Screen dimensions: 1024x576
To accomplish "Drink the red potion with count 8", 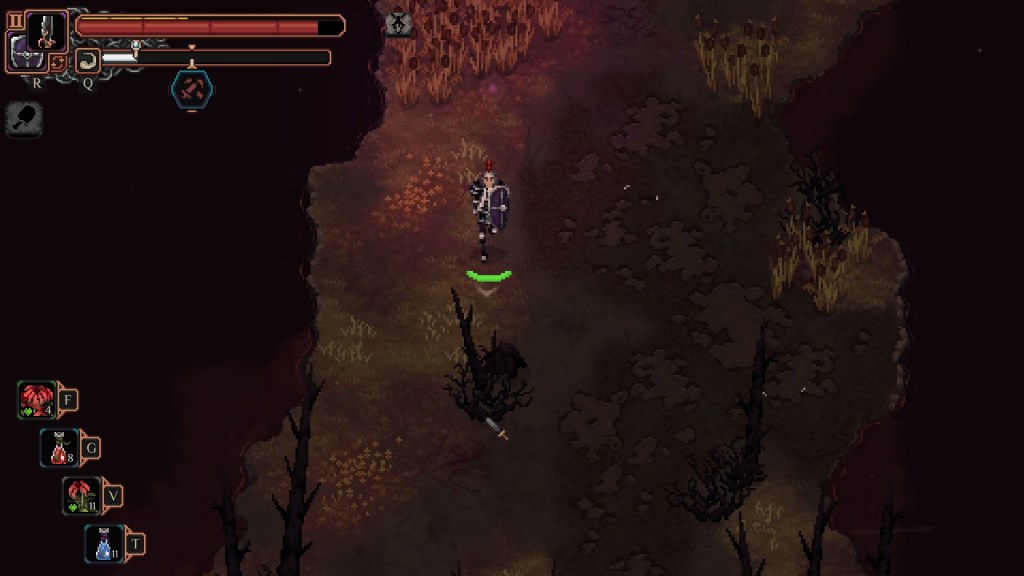I will (x=59, y=448).
